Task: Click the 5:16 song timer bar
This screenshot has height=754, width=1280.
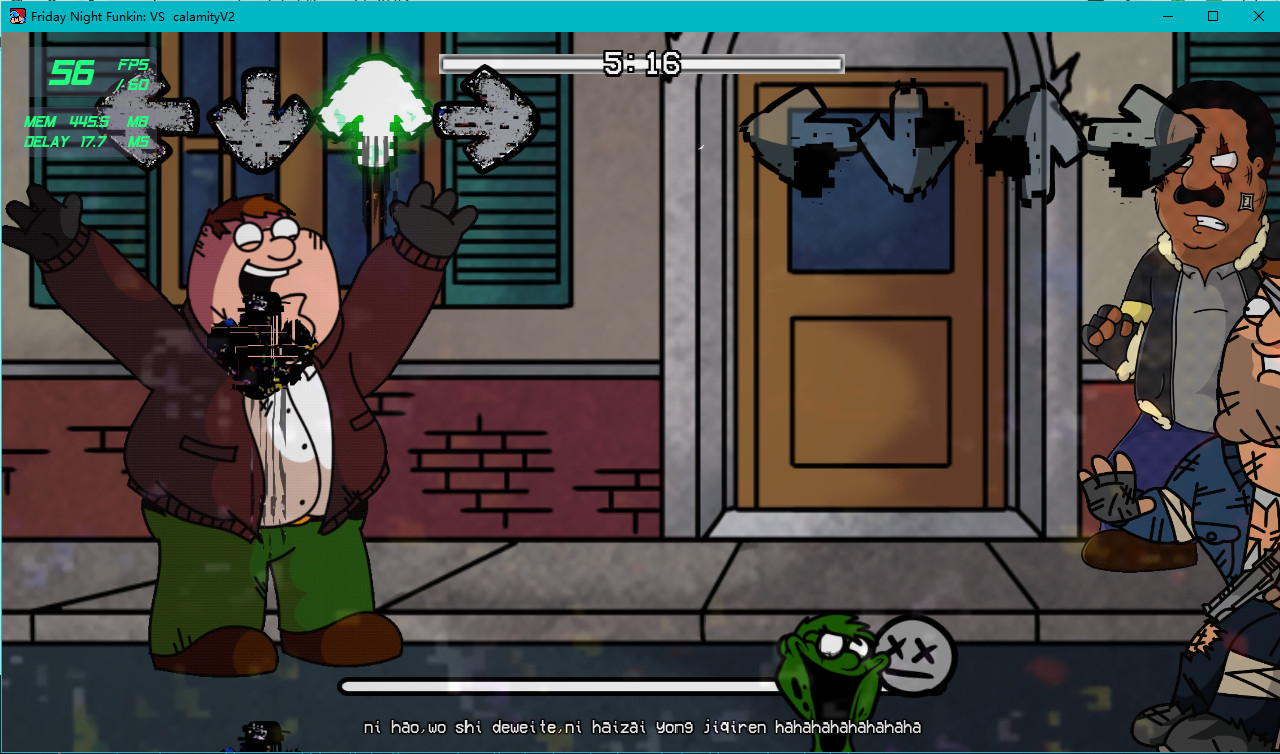Action: tap(640, 64)
